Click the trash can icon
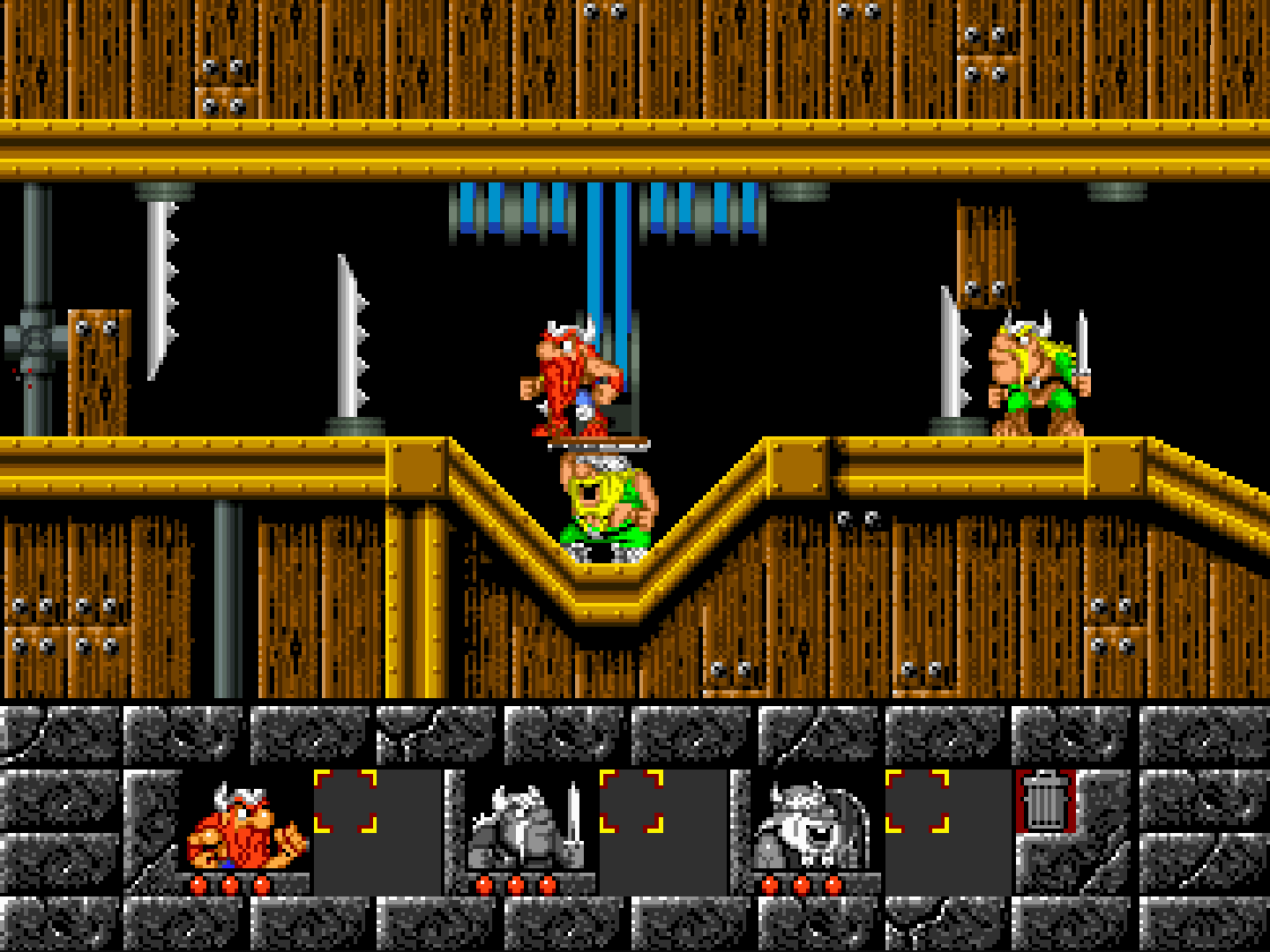 (x=1045, y=800)
